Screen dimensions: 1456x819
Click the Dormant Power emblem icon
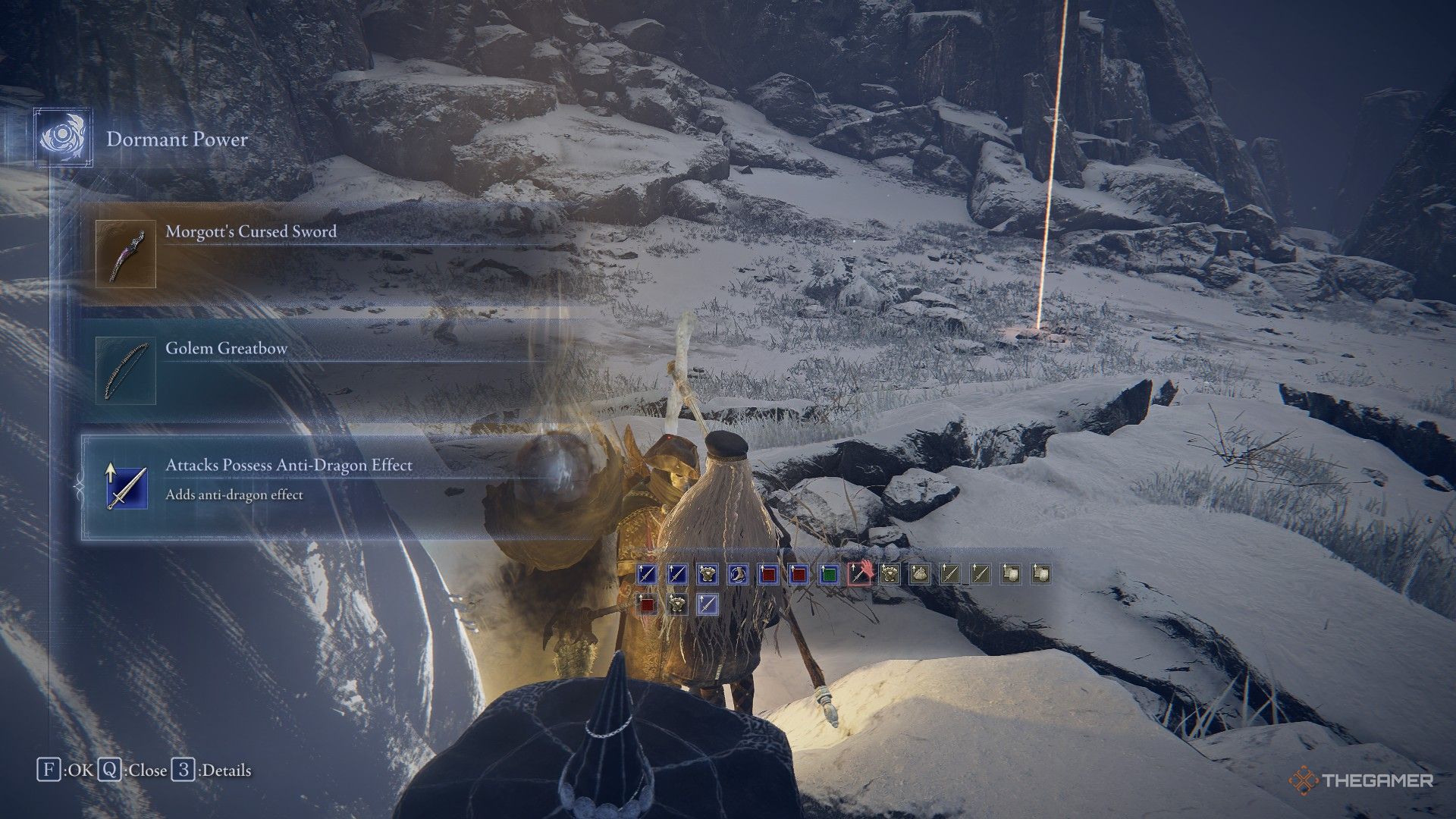click(x=62, y=139)
